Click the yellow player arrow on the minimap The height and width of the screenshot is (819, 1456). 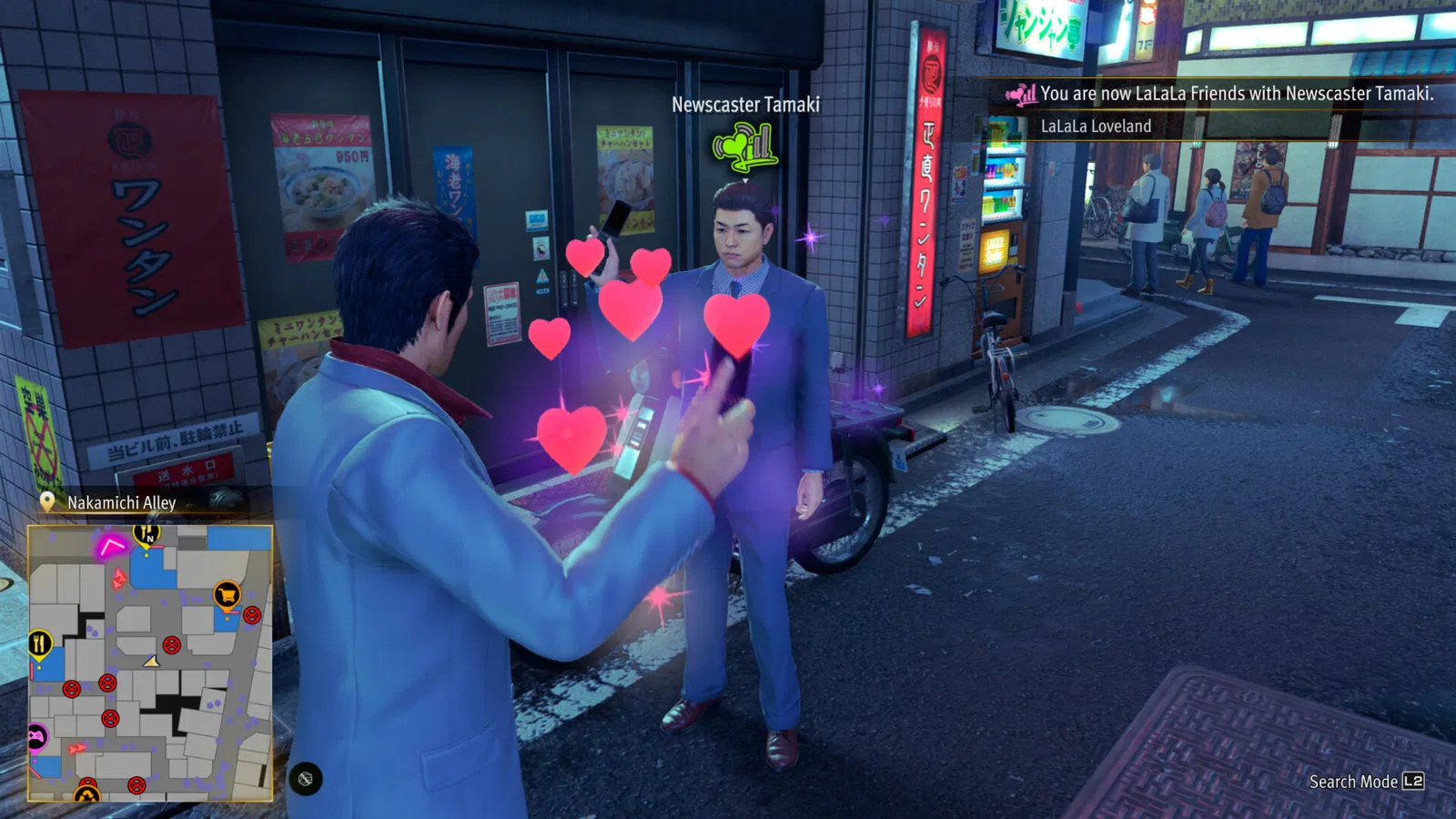click(x=151, y=661)
